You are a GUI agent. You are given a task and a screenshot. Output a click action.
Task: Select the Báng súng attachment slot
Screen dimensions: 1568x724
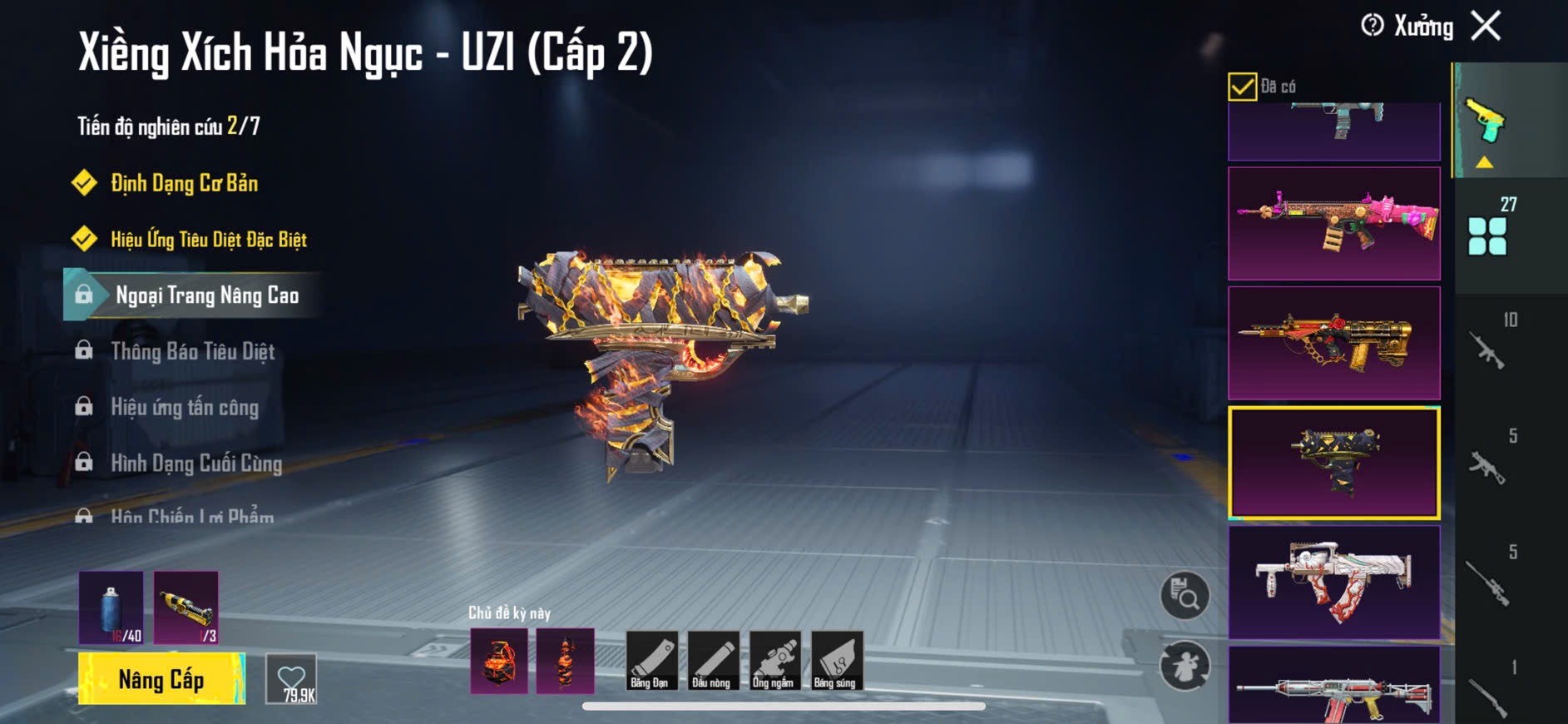pos(836,661)
